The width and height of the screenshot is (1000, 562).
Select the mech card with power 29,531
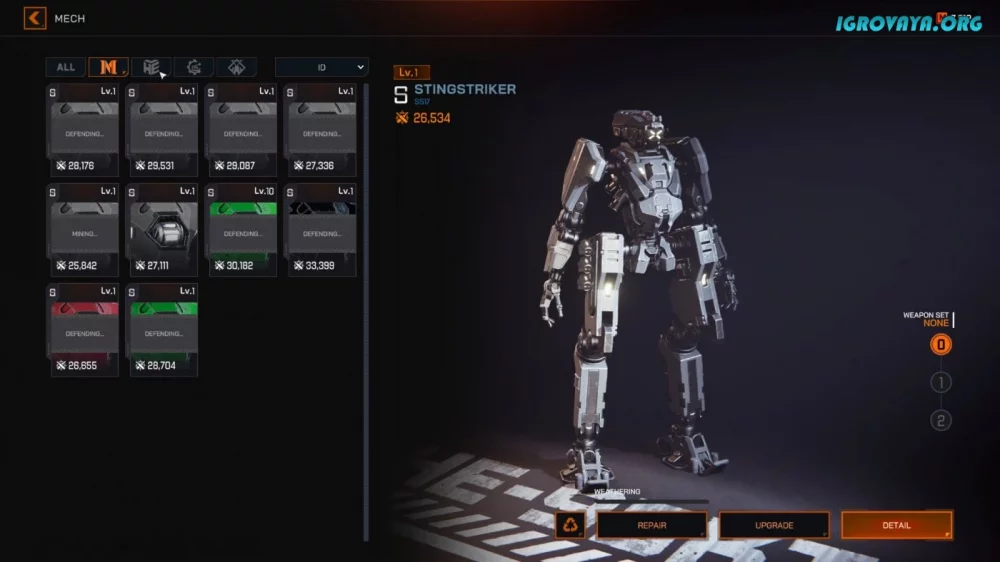click(163, 130)
